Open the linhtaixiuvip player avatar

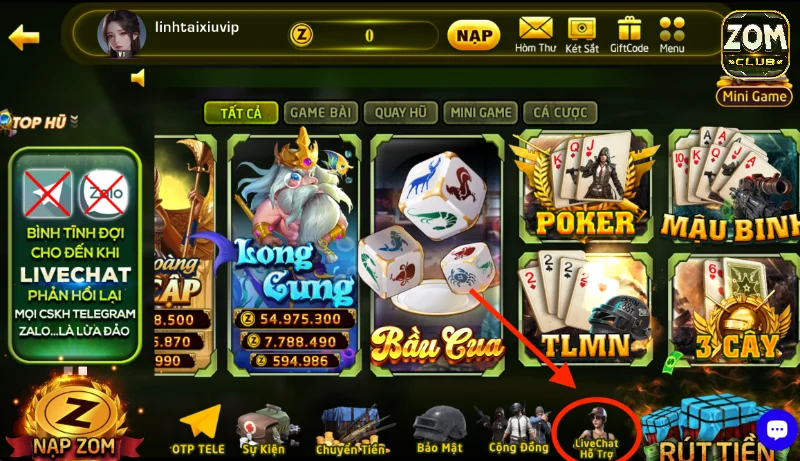coord(121,35)
